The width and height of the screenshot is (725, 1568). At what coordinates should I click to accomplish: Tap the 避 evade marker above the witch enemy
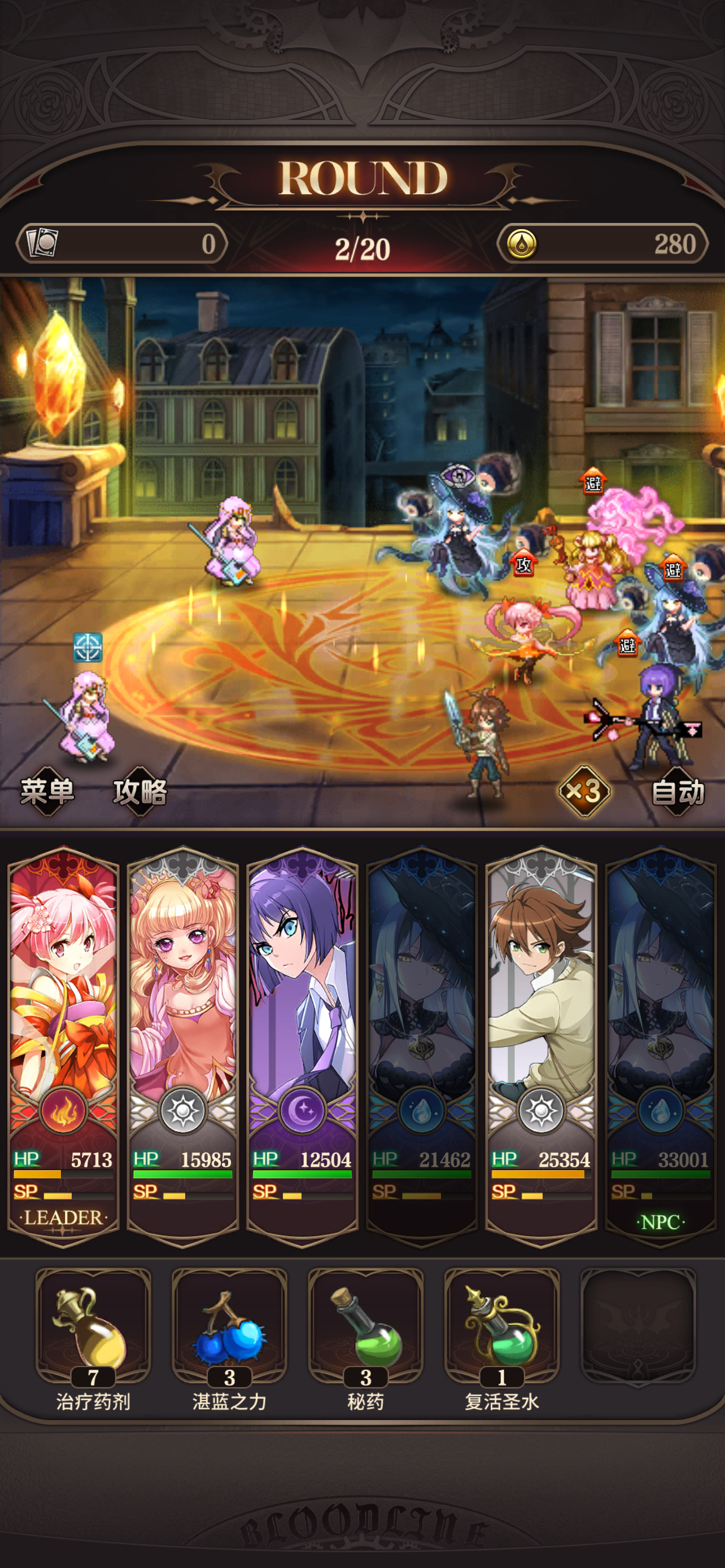coord(672,569)
